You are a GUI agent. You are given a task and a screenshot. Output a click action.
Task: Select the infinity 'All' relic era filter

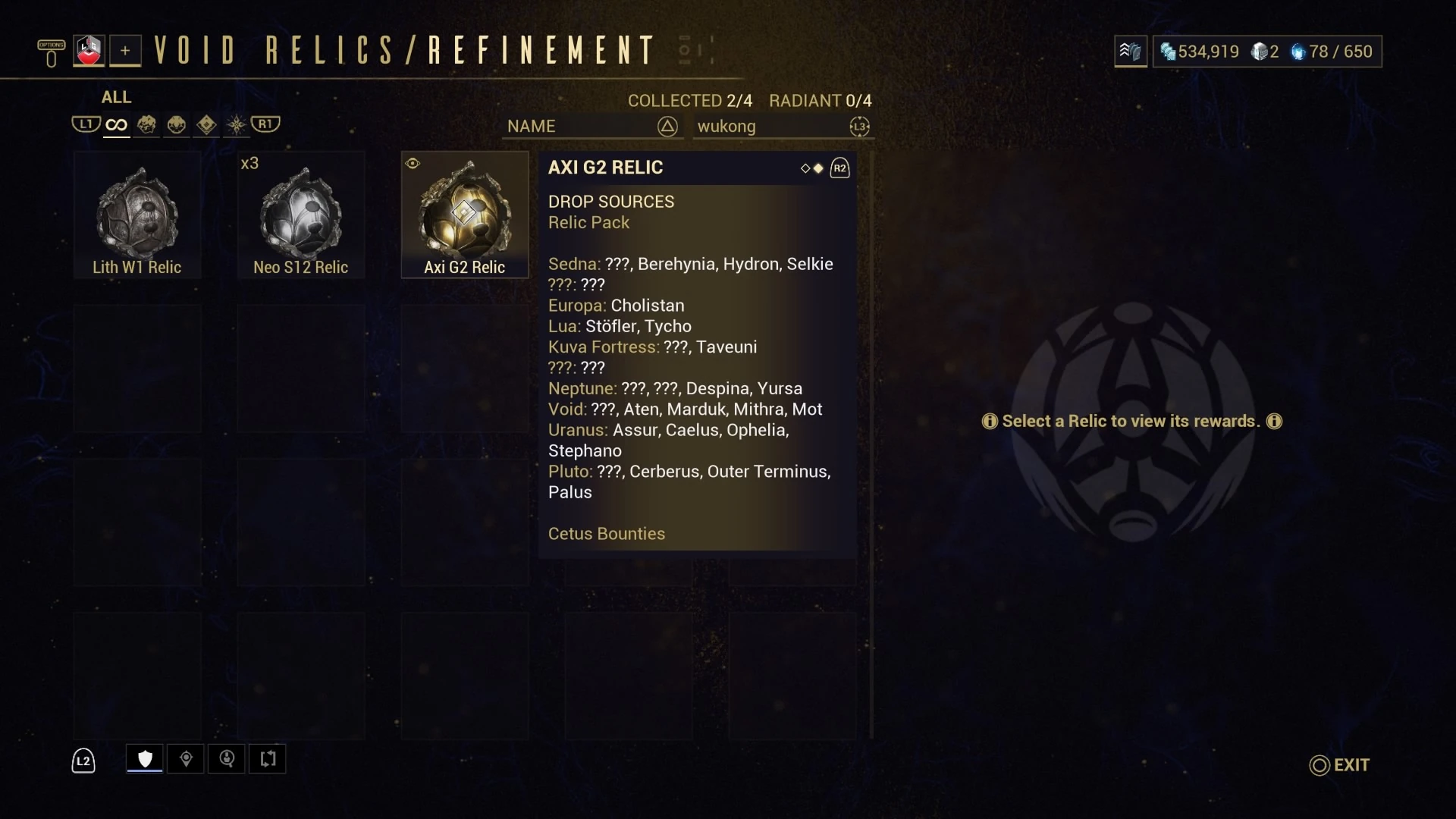point(115,124)
